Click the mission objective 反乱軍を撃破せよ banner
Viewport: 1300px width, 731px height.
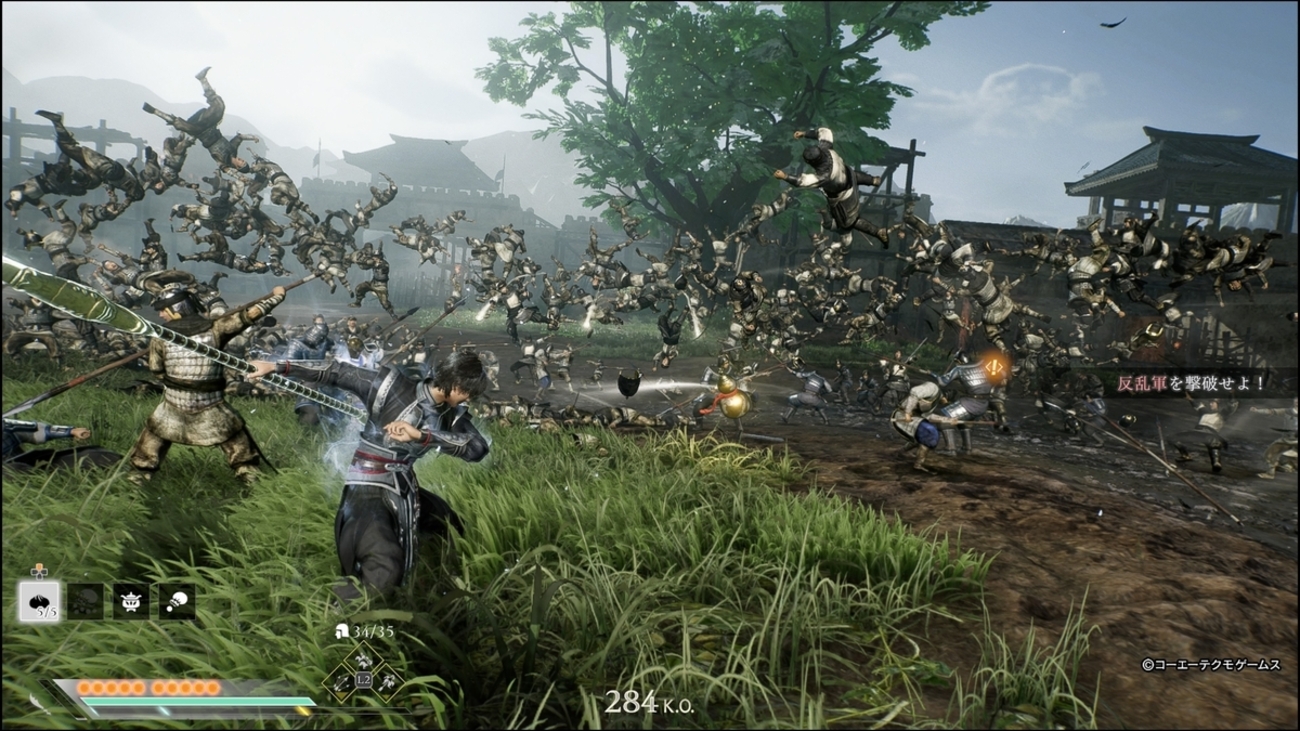(x=1190, y=383)
